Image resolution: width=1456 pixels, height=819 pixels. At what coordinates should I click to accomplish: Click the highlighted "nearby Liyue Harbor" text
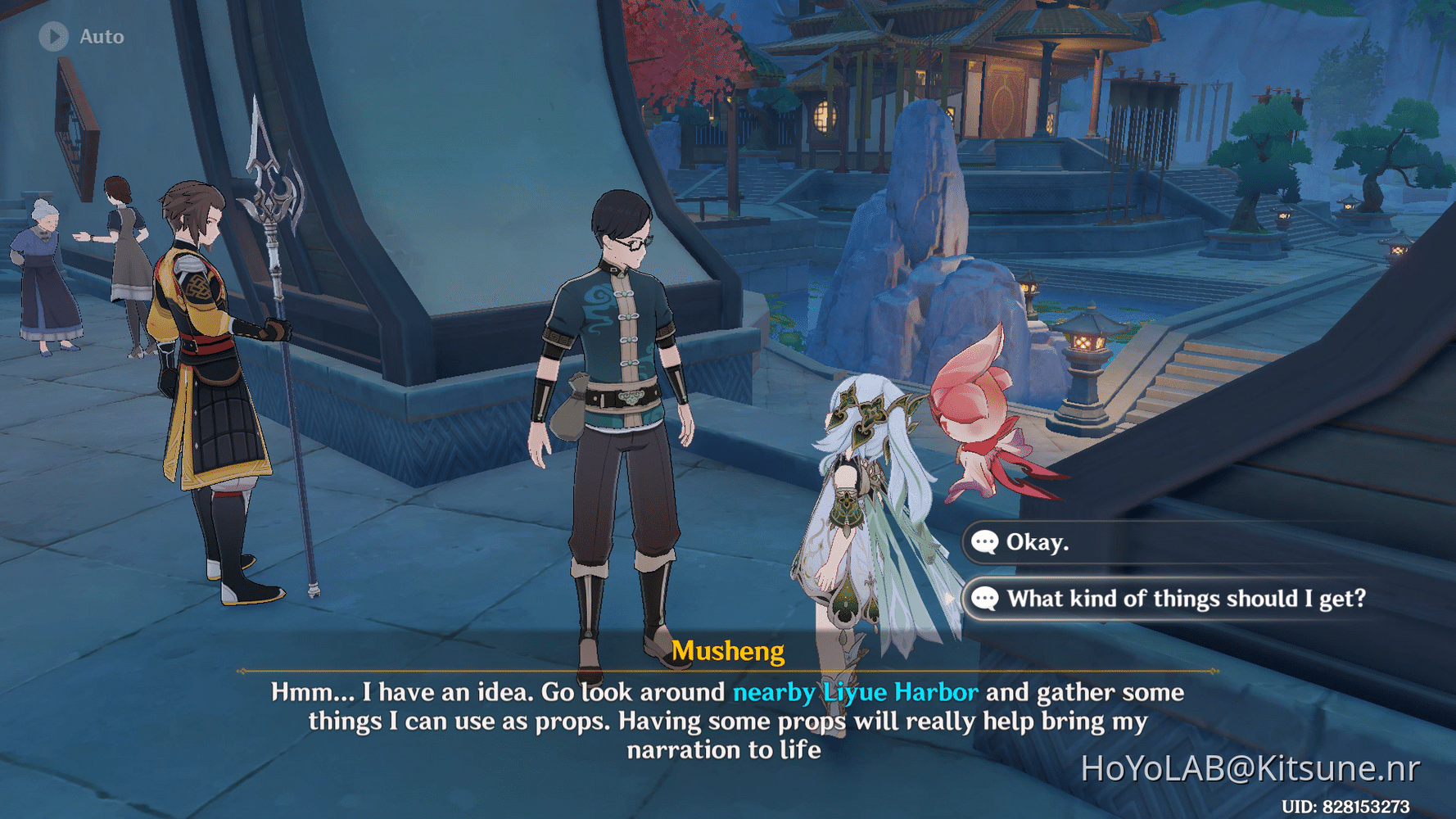tap(855, 692)
